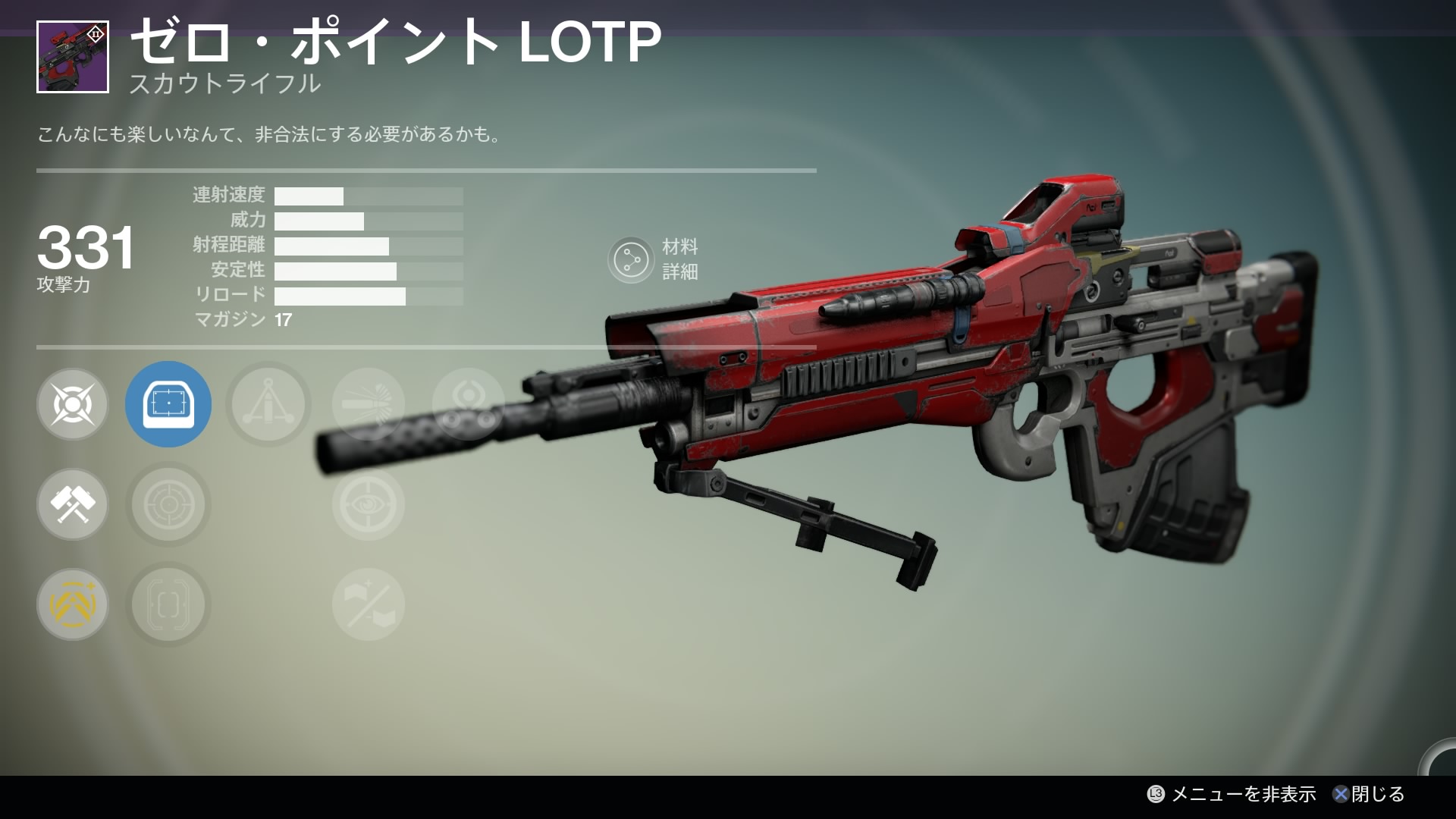
Task: Click the Zero Point LOTP weapon thumbnail
Action: click(73, 57)
